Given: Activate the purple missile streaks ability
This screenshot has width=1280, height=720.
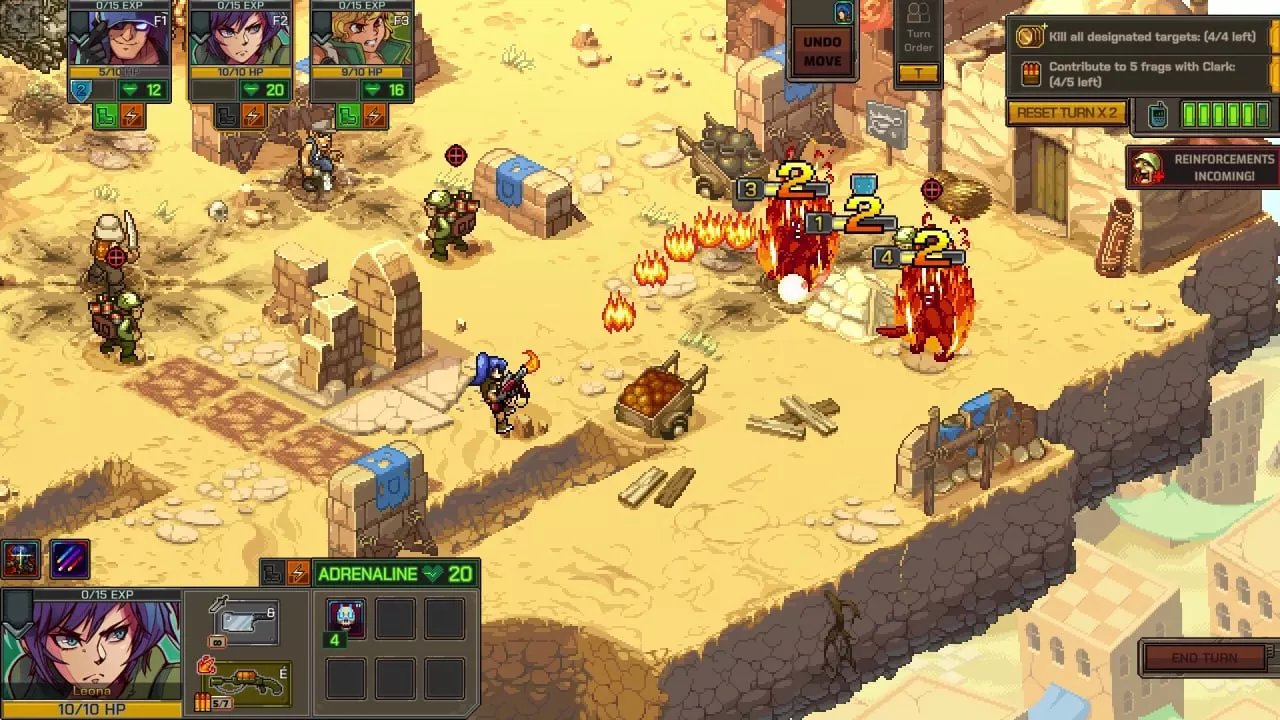Looking at the screenshot, I should tap(68, 560).
